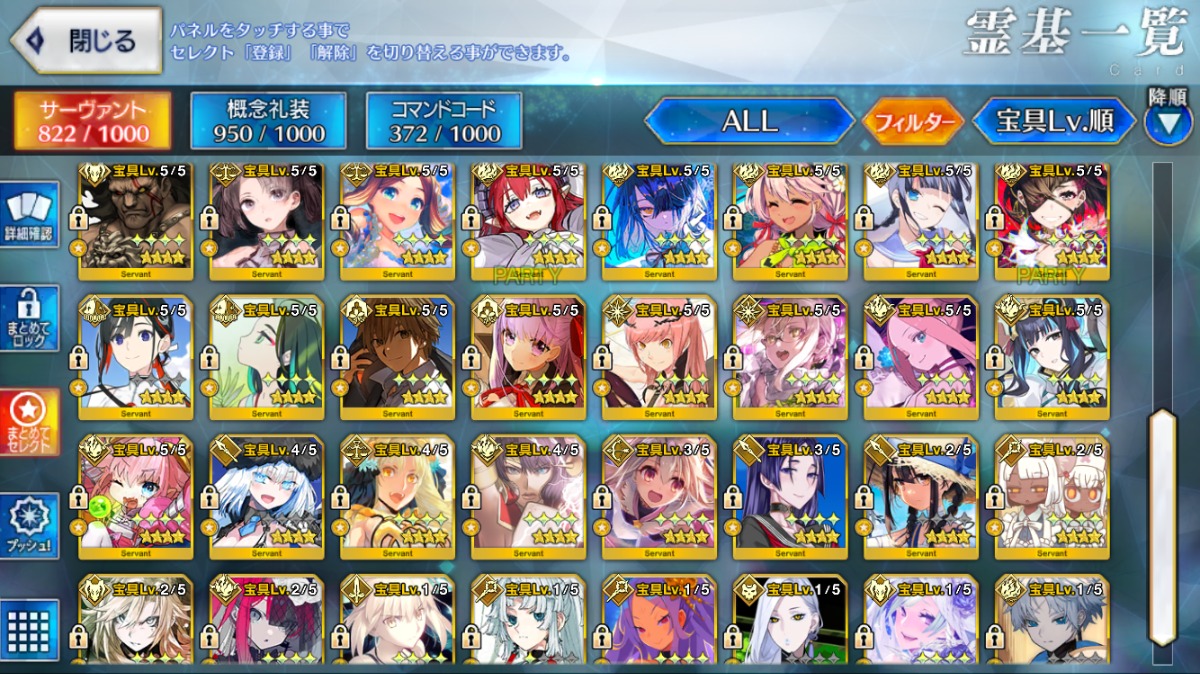
Task: Select the dark giant servant card
Action: [136, 220]
